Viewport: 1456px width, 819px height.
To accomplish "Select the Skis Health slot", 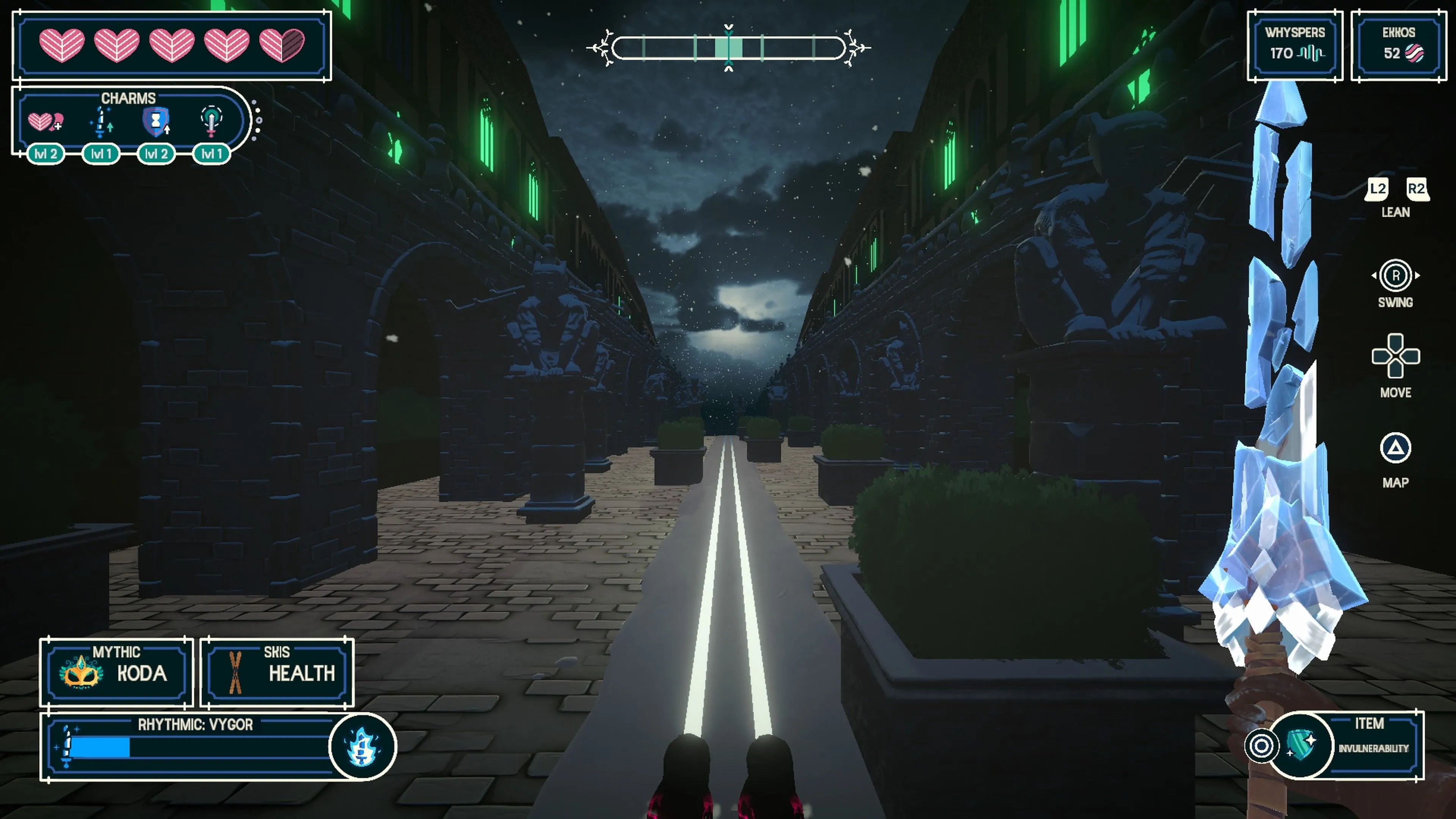I will pyautogui.click(x=277, y=672).
